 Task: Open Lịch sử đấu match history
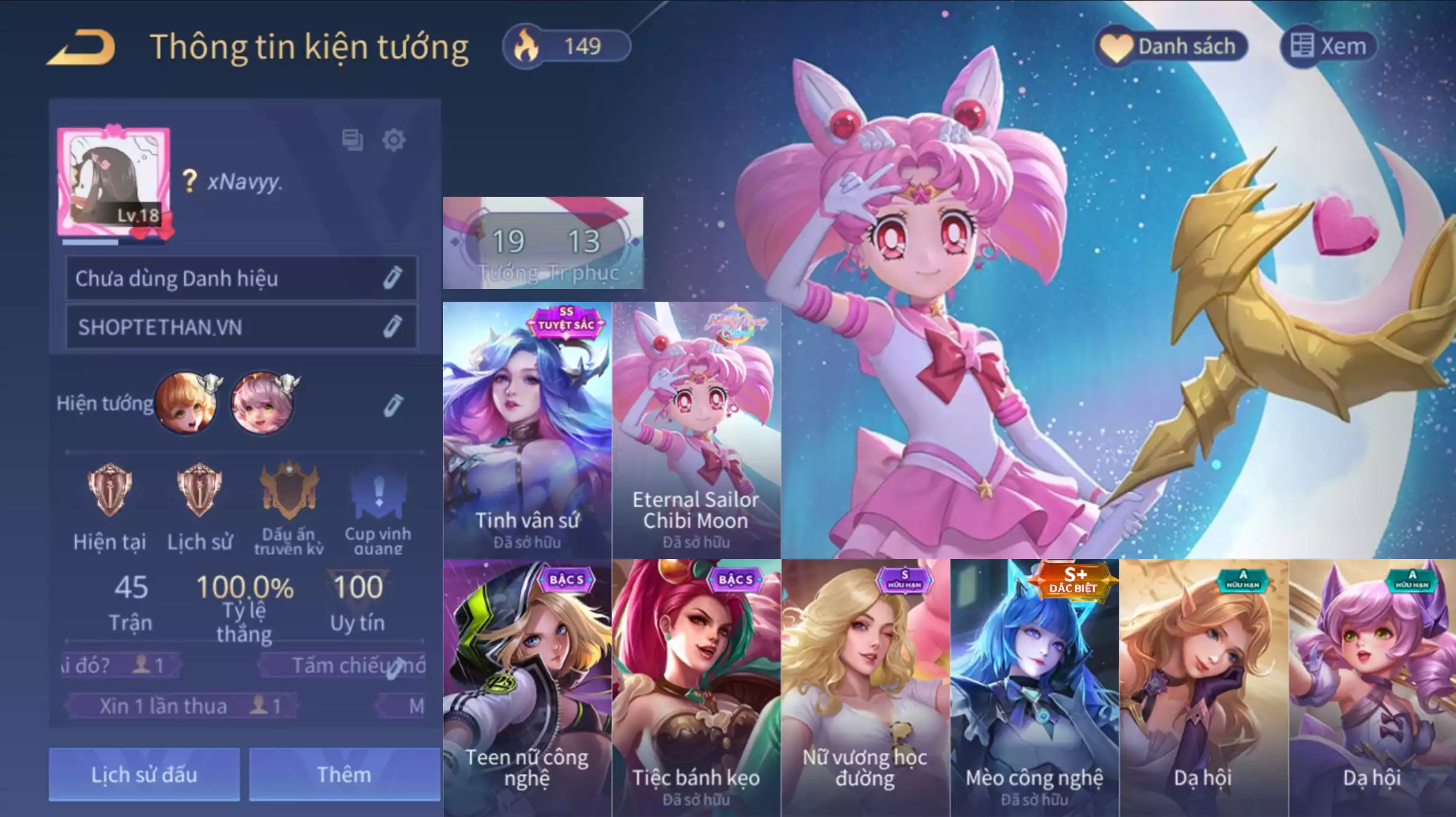tap(143, 774)
